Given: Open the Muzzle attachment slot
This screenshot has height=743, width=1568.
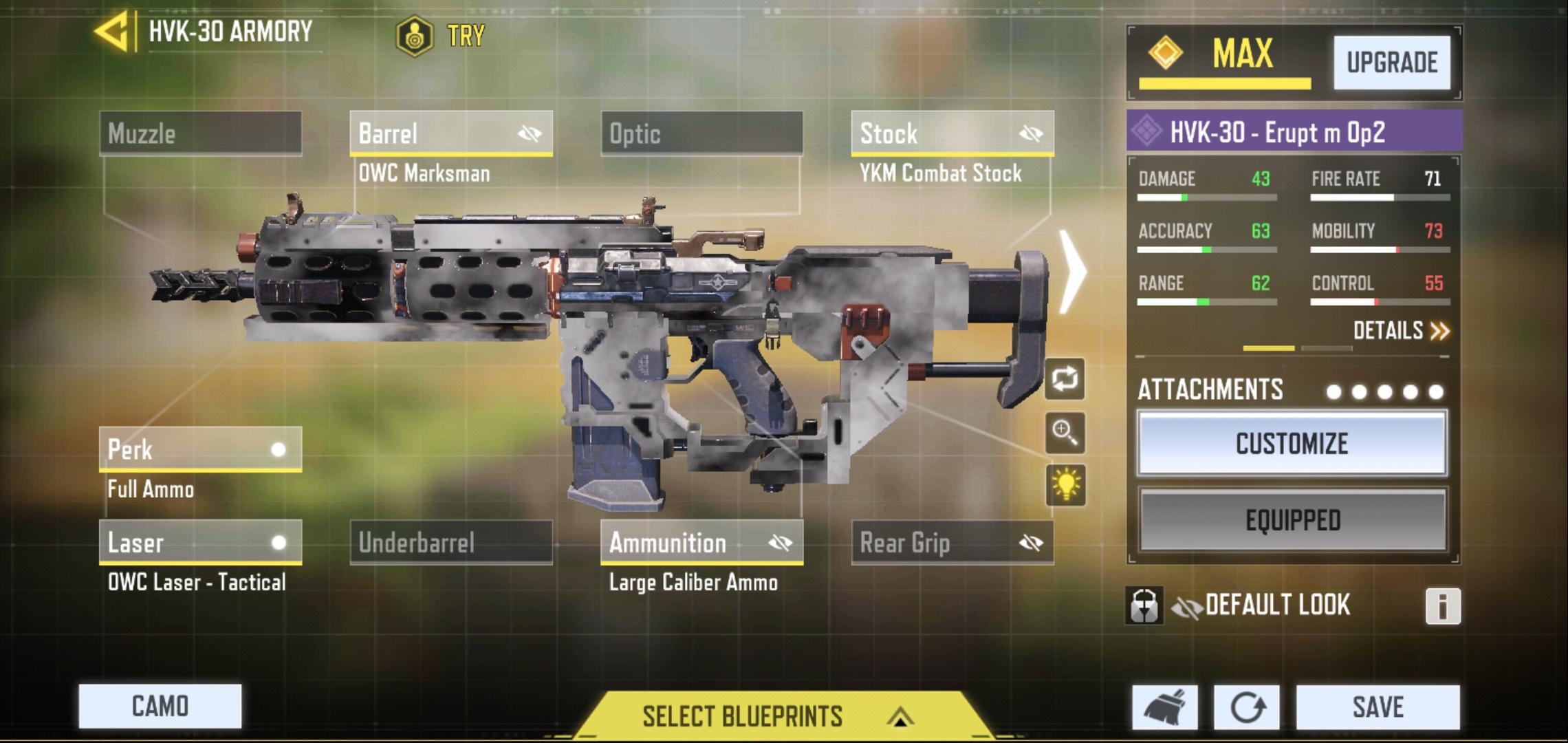Looking at the screenshot, I should click(200, 133).
